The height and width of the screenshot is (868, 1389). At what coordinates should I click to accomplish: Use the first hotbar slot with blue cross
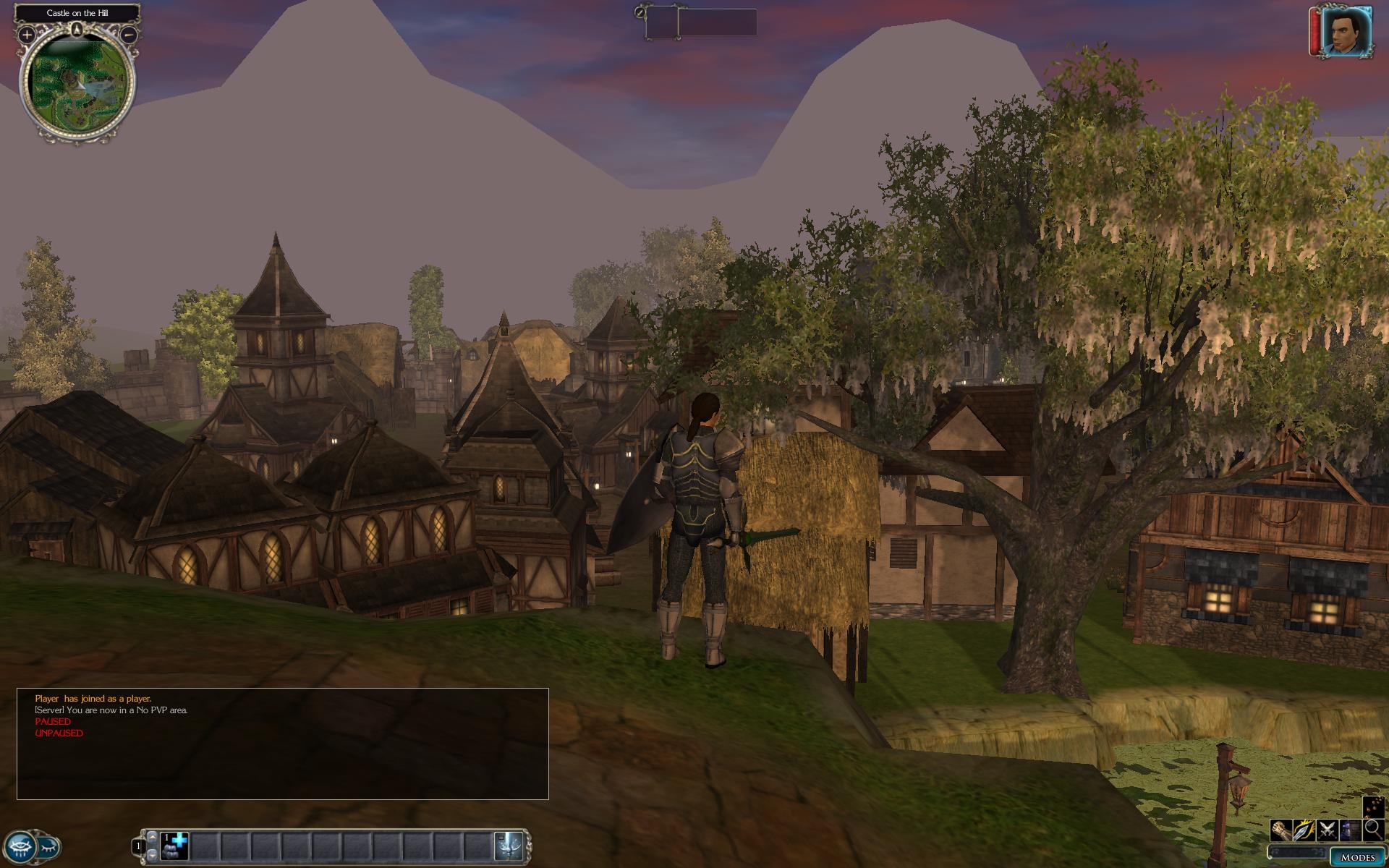tap(175, 846)
